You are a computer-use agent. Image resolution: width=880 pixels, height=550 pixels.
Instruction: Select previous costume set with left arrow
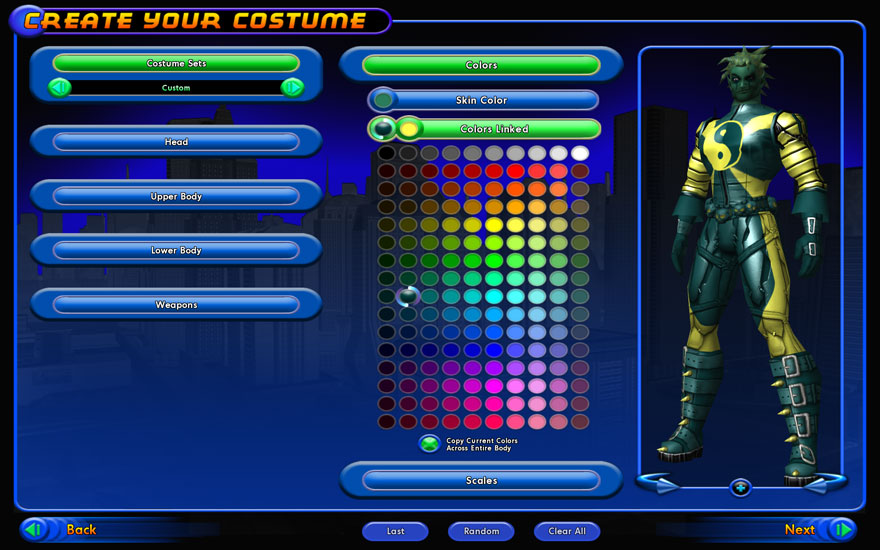pos(60,88)
